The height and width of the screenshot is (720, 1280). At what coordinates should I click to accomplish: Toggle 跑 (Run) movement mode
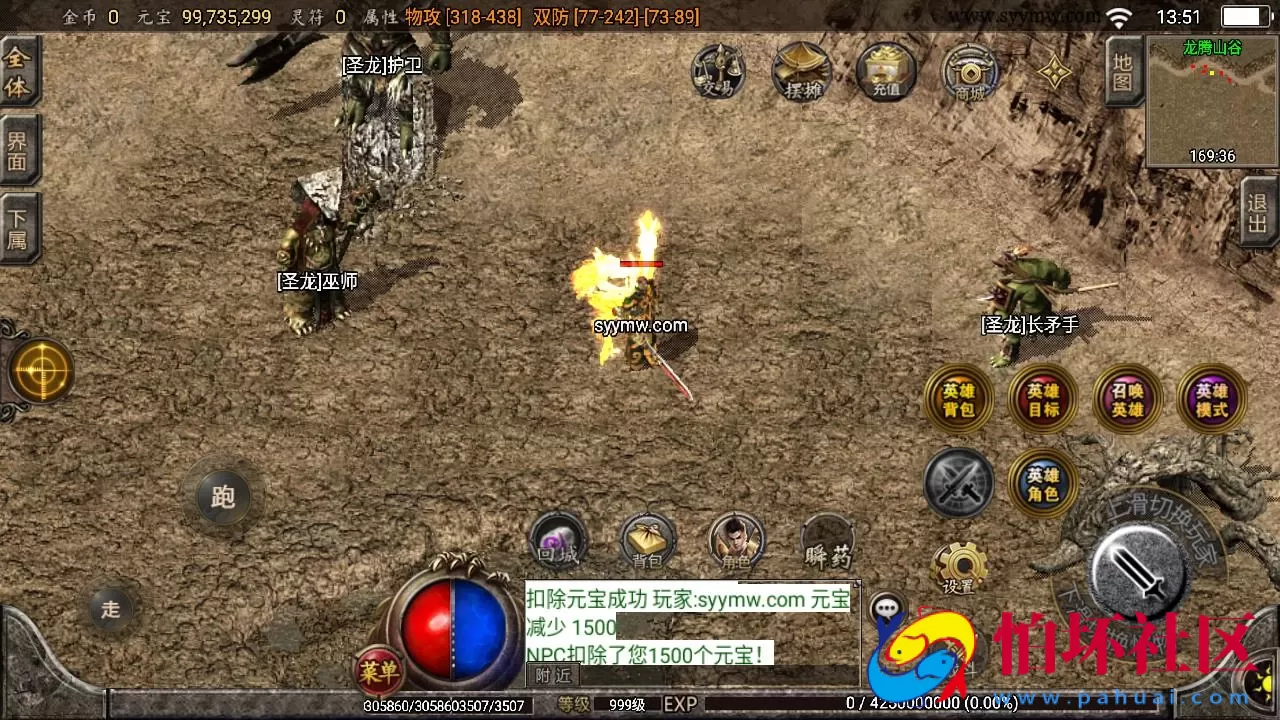(222, 497)
